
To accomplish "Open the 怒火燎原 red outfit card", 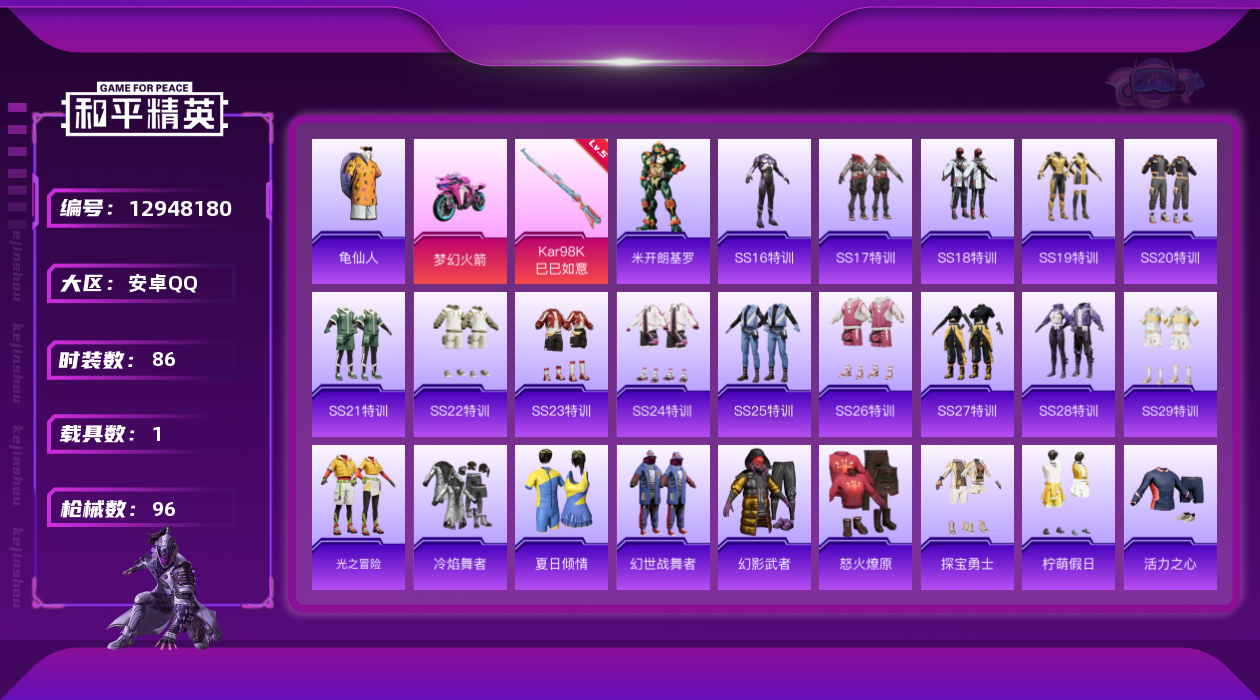I will [866, 517].
